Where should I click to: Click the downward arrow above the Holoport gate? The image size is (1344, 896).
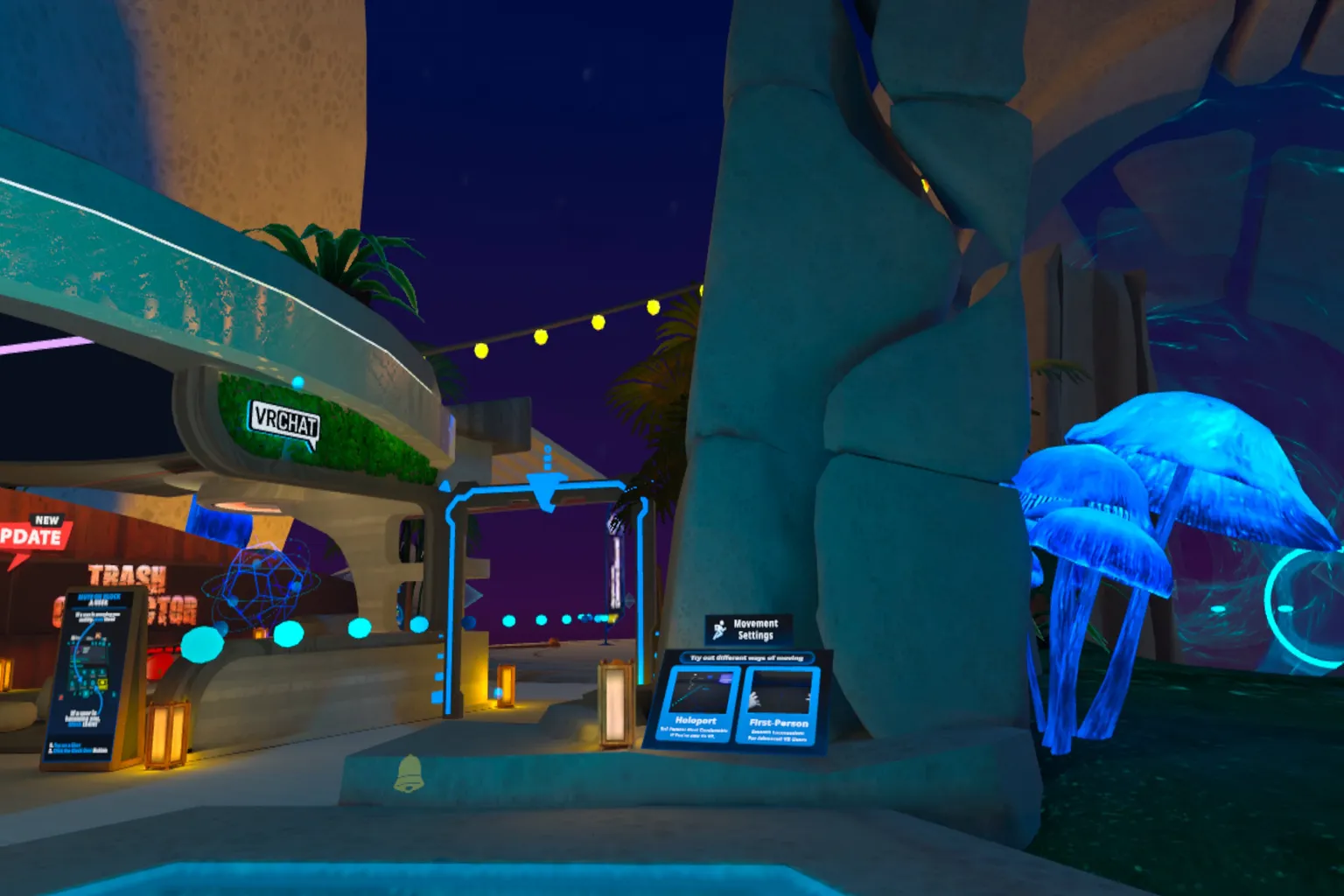point(546,490)
